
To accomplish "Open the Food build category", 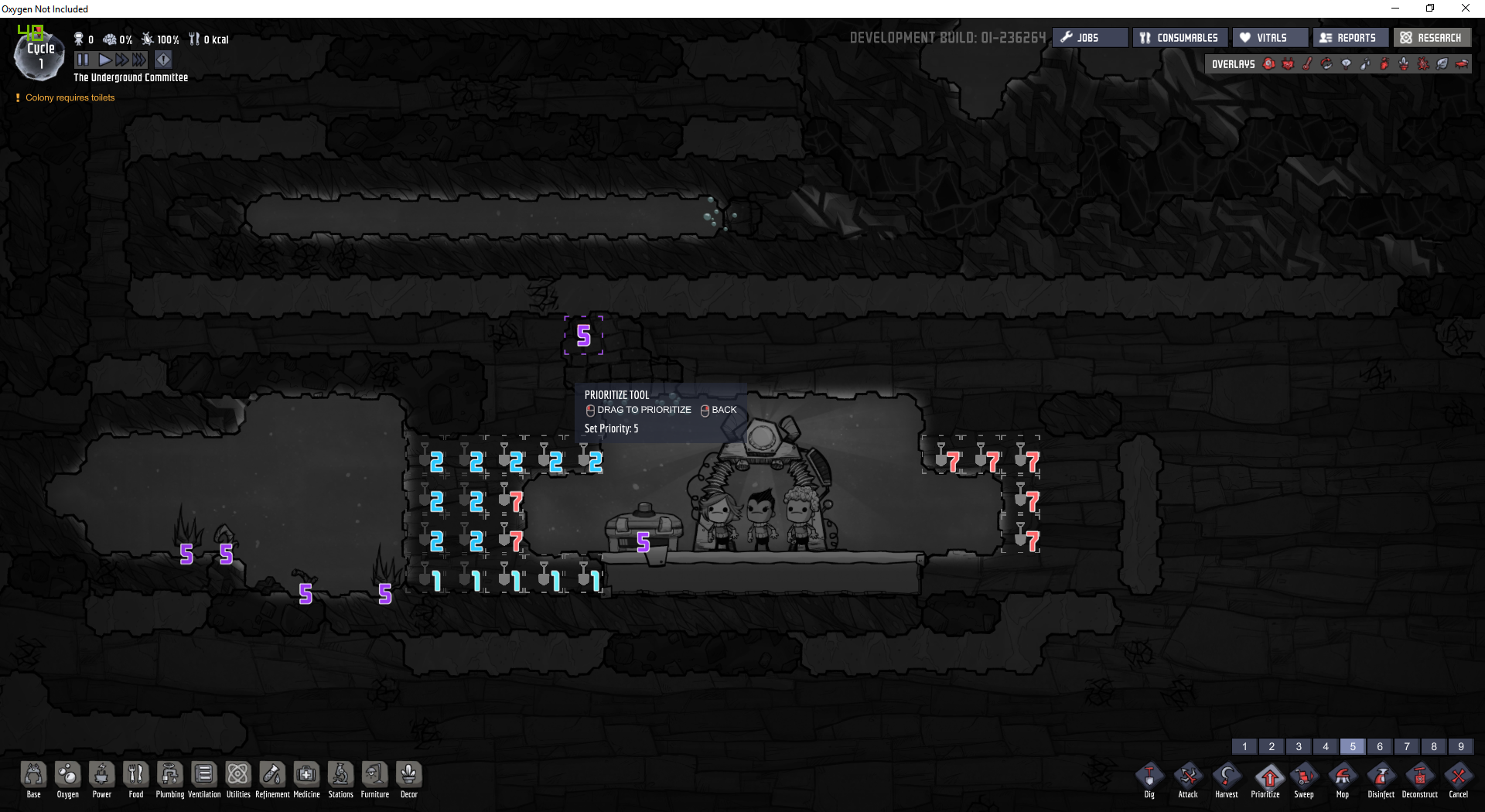I will [x=136, y=778].
